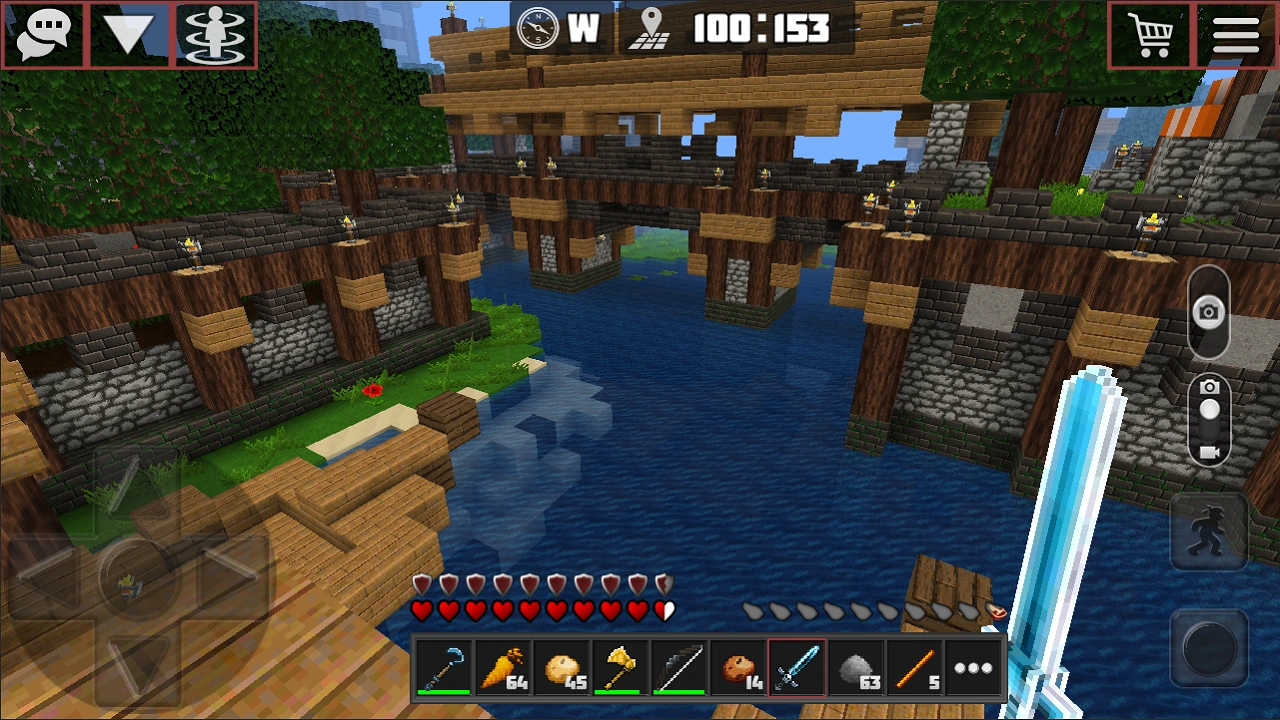Tap the descend arrow button
The image size is (1280, 720).
pos(126,36)
